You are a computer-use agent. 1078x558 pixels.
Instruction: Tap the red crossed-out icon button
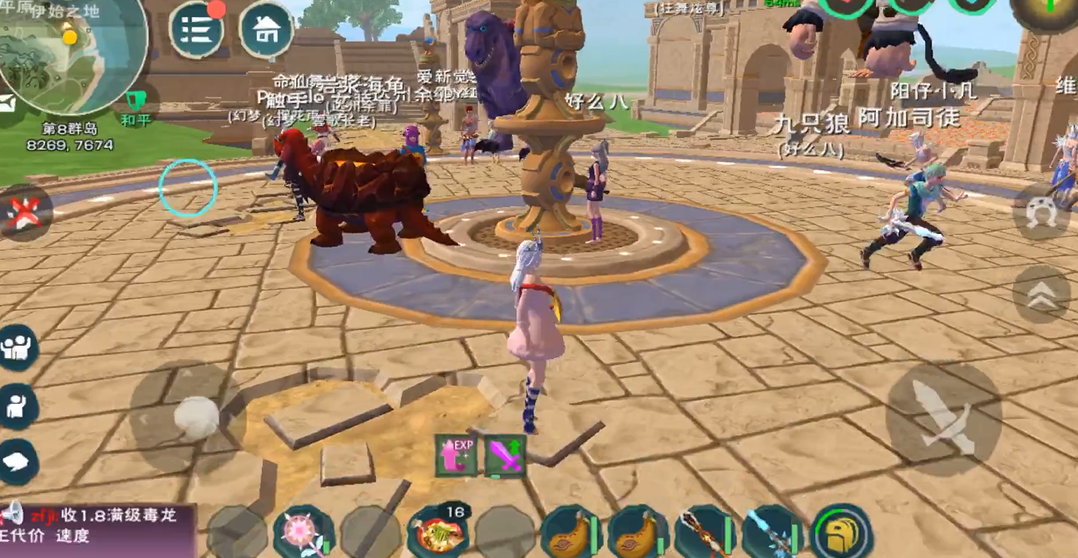(22, 212)
